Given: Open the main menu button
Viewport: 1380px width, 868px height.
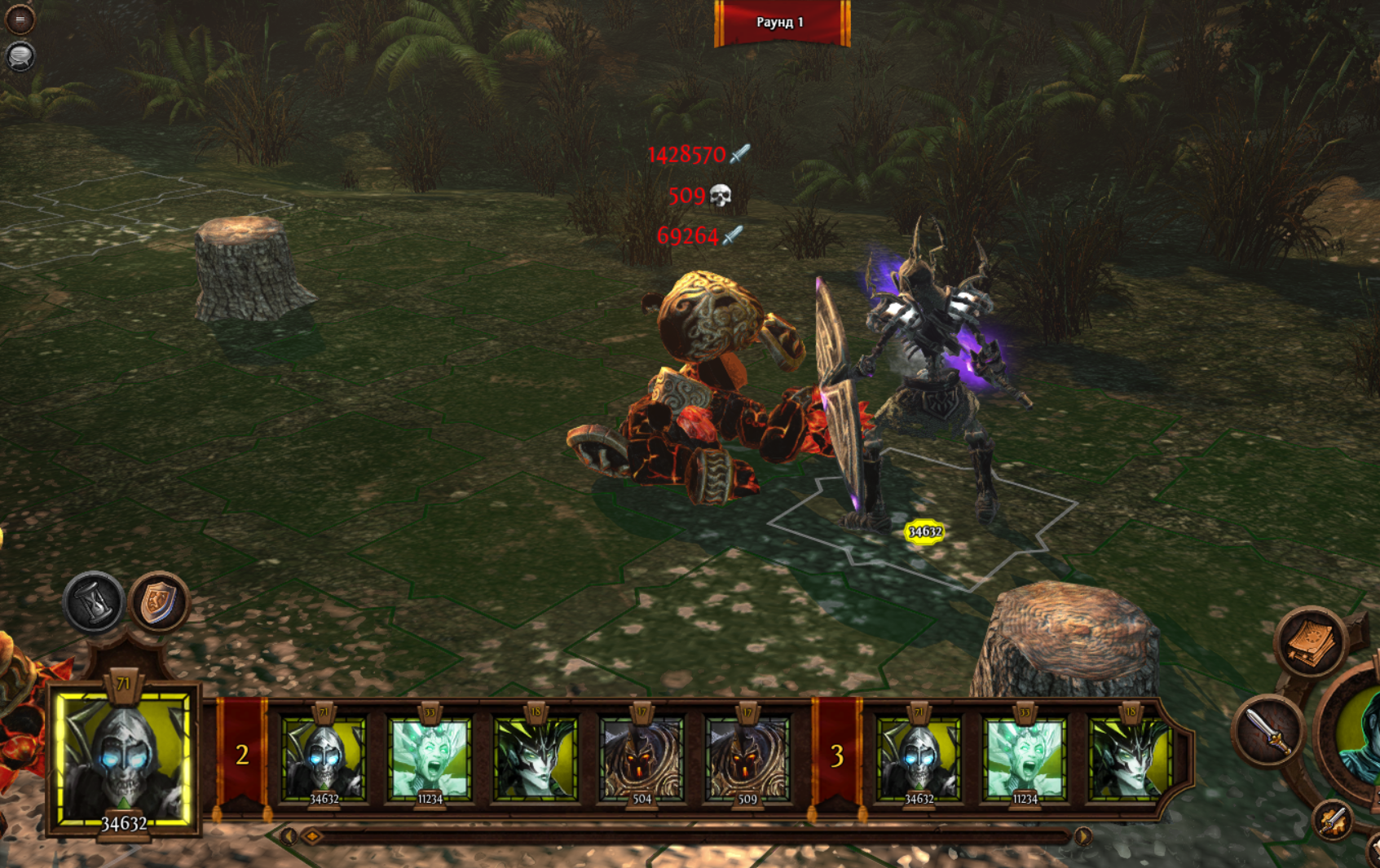Looking at the screenshot, I should (x=20, y=19).
